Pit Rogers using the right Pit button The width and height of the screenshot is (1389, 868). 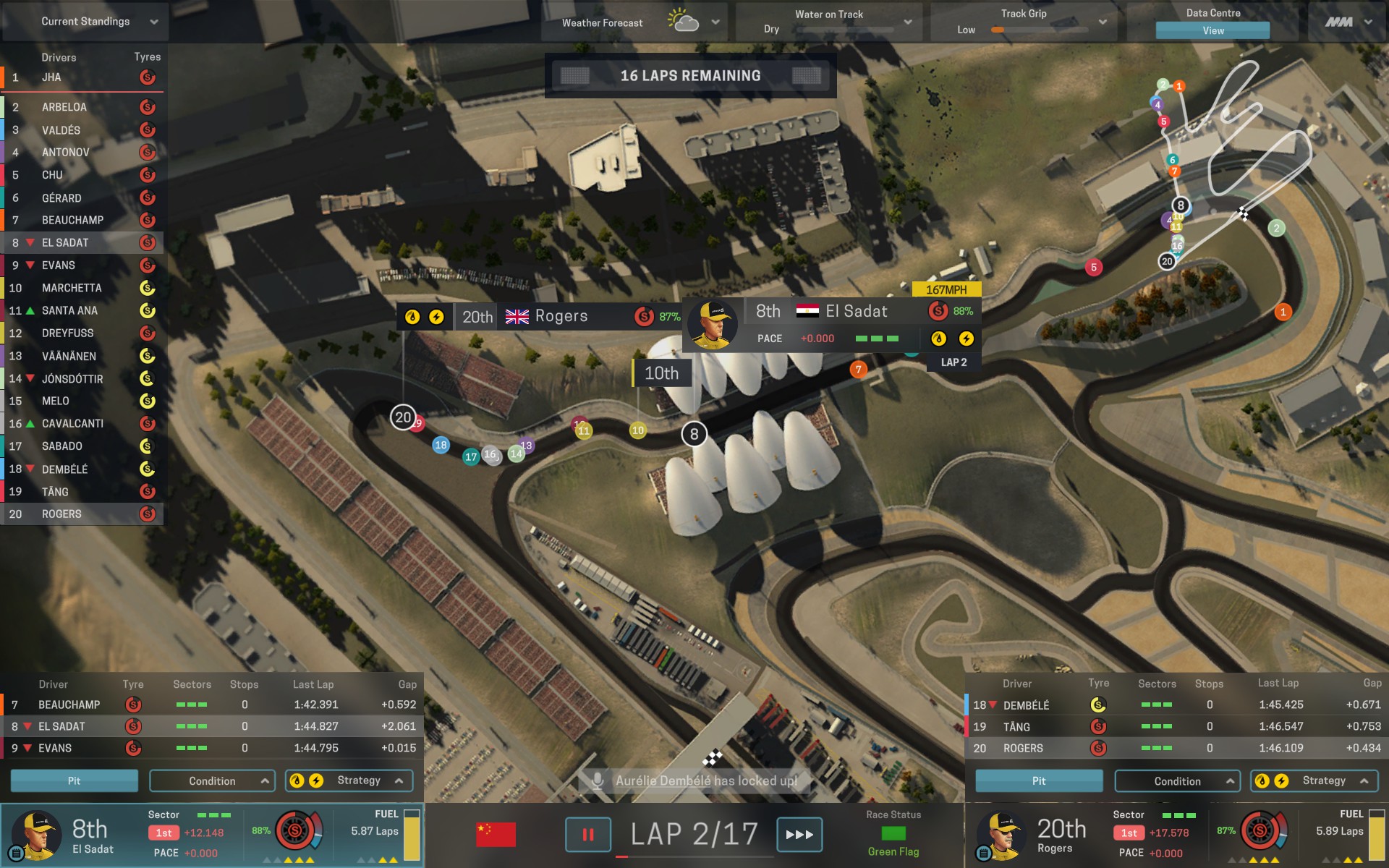(1039, 781)
